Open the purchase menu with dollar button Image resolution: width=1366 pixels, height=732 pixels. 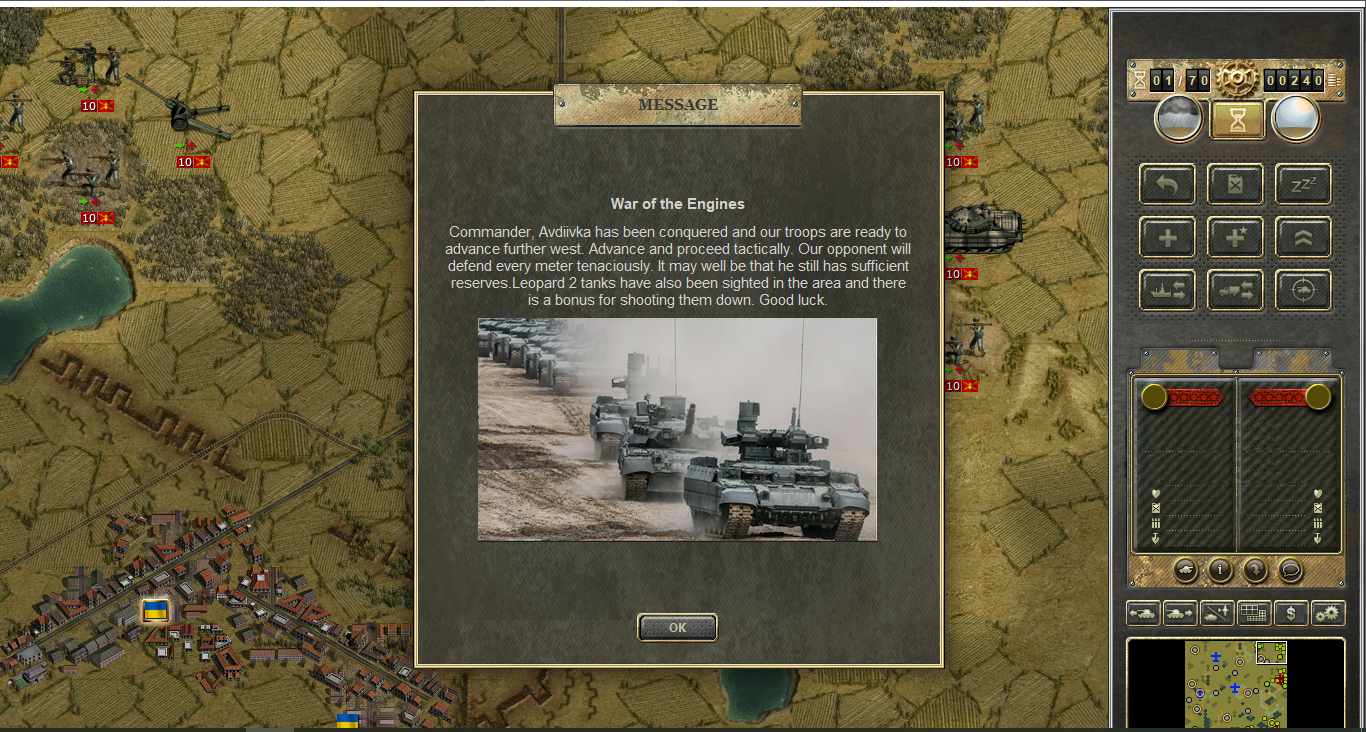tap(1291, 613)
